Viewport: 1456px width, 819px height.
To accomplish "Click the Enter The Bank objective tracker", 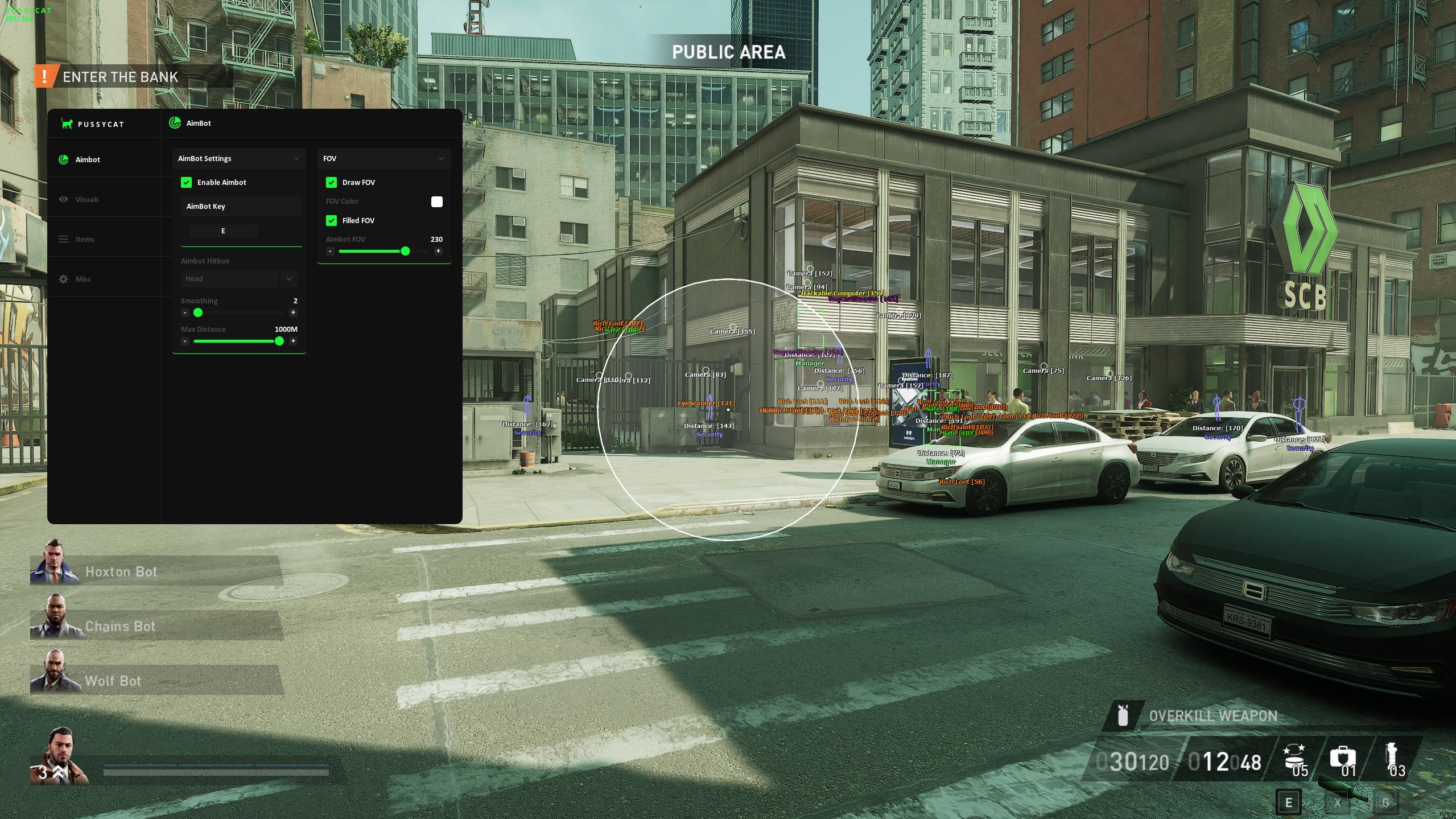I will pos(119,77).
